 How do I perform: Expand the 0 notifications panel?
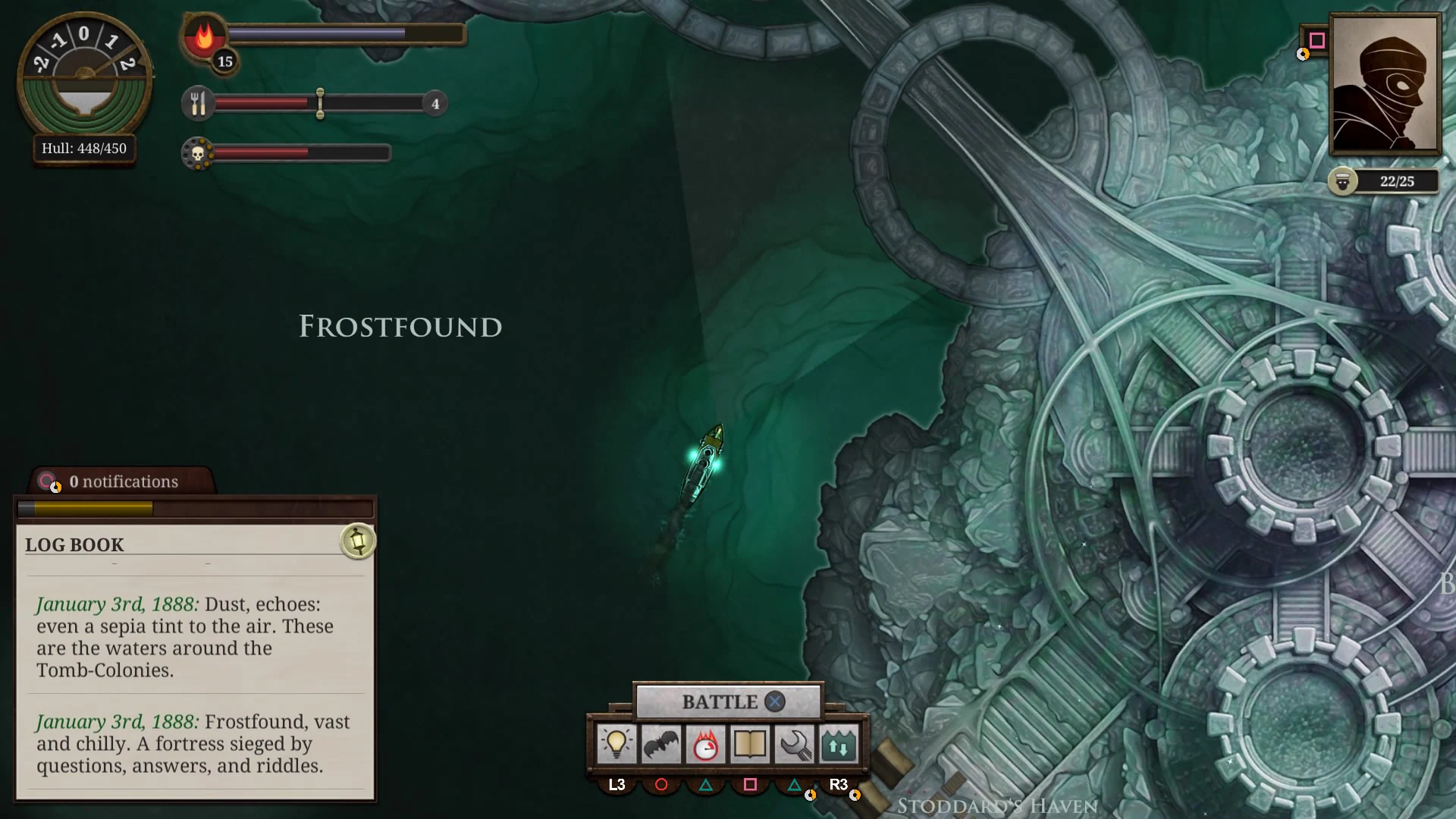tap(123, 482)
